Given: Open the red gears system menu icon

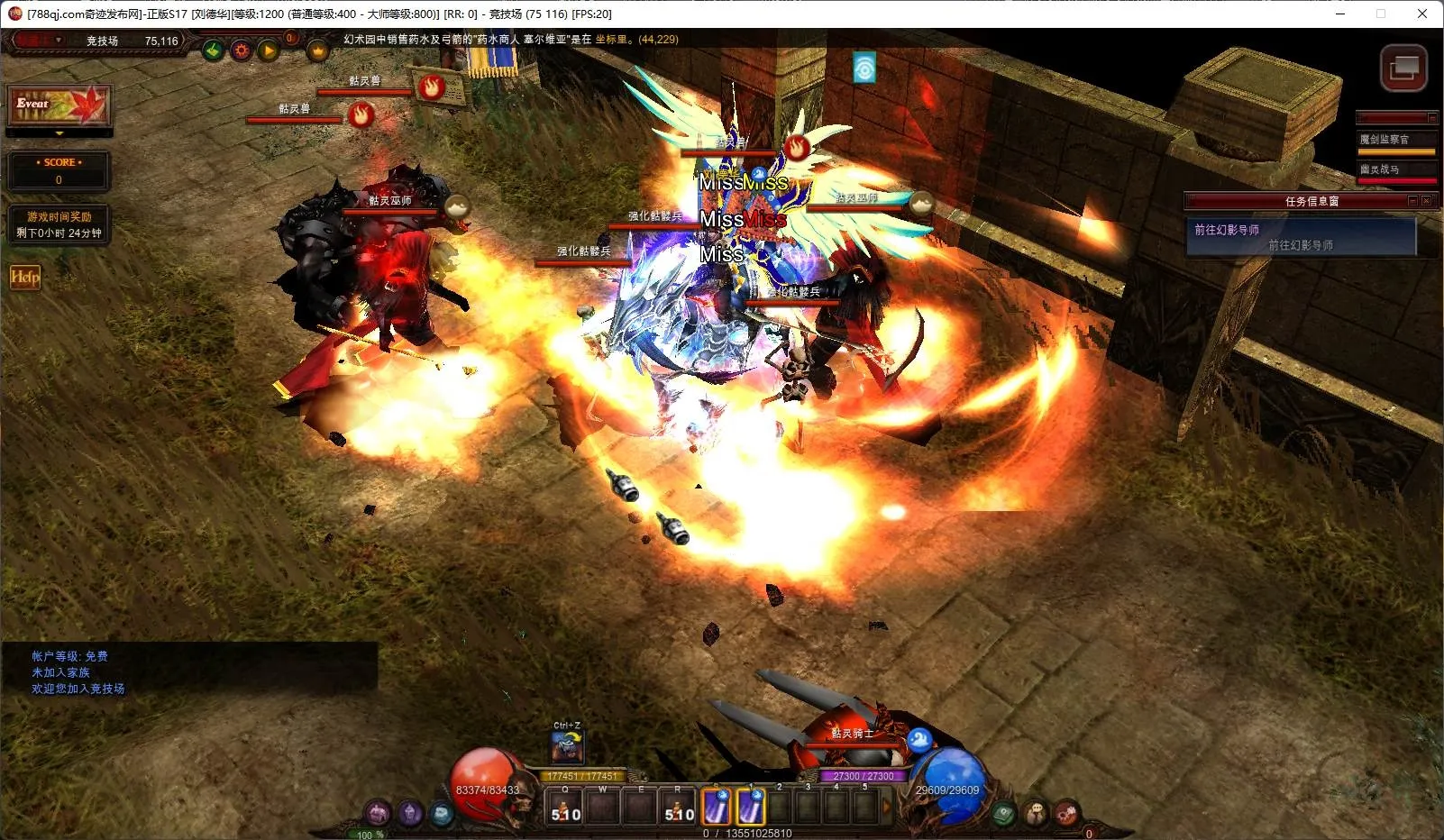Looking at the screenshot, I should click(x=1066, y=813).
